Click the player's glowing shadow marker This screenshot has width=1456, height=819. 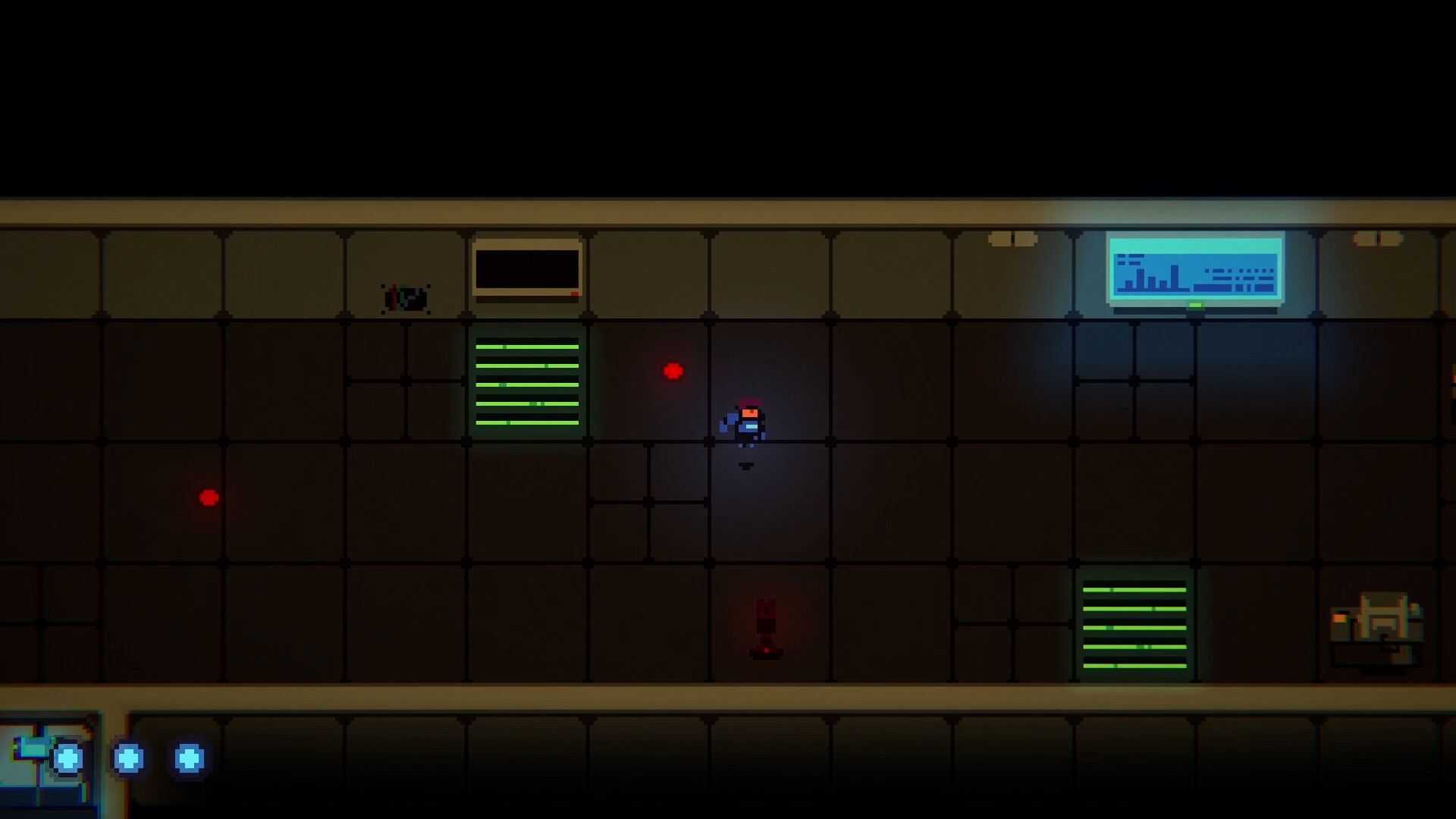pos(745,464)
